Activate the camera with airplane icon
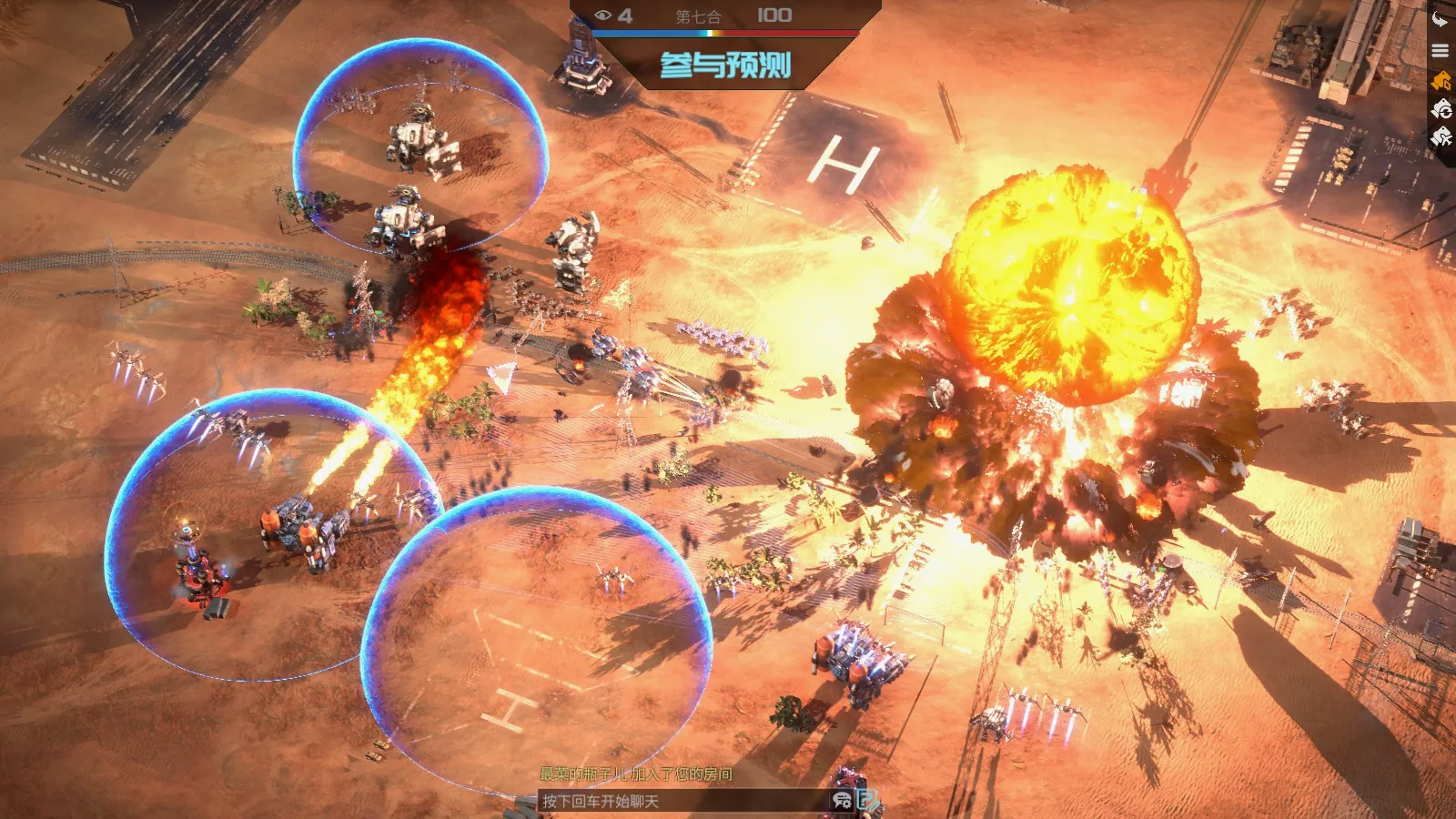 coord(1441,137)
